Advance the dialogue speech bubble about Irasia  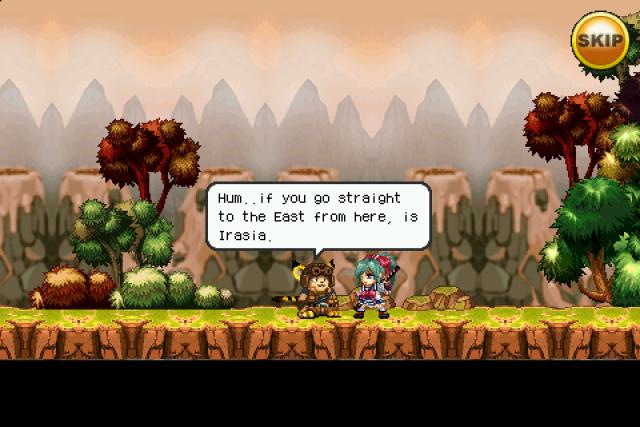pos(318,215)
